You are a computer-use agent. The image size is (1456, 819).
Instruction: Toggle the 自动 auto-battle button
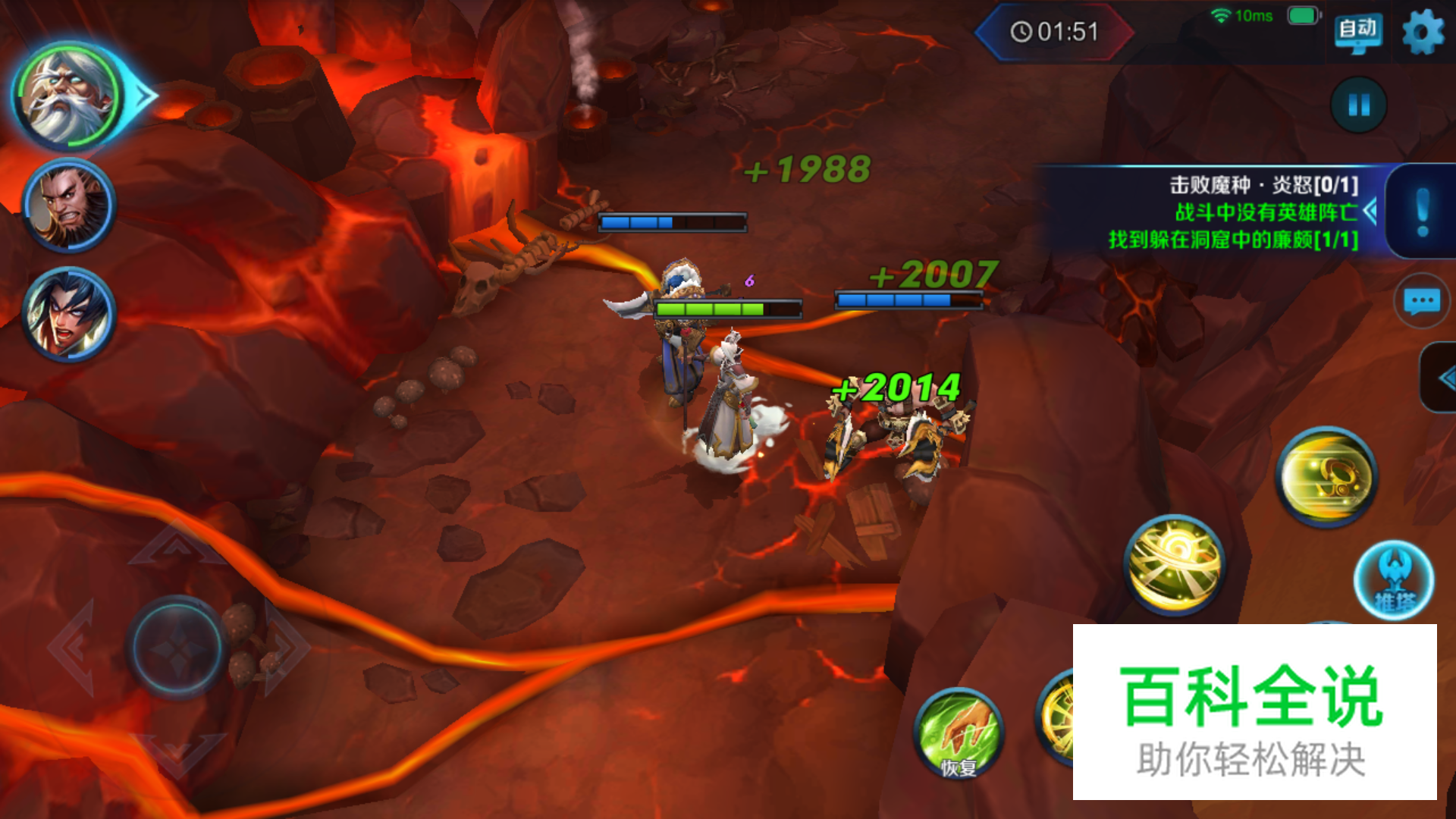(1357, 31)
